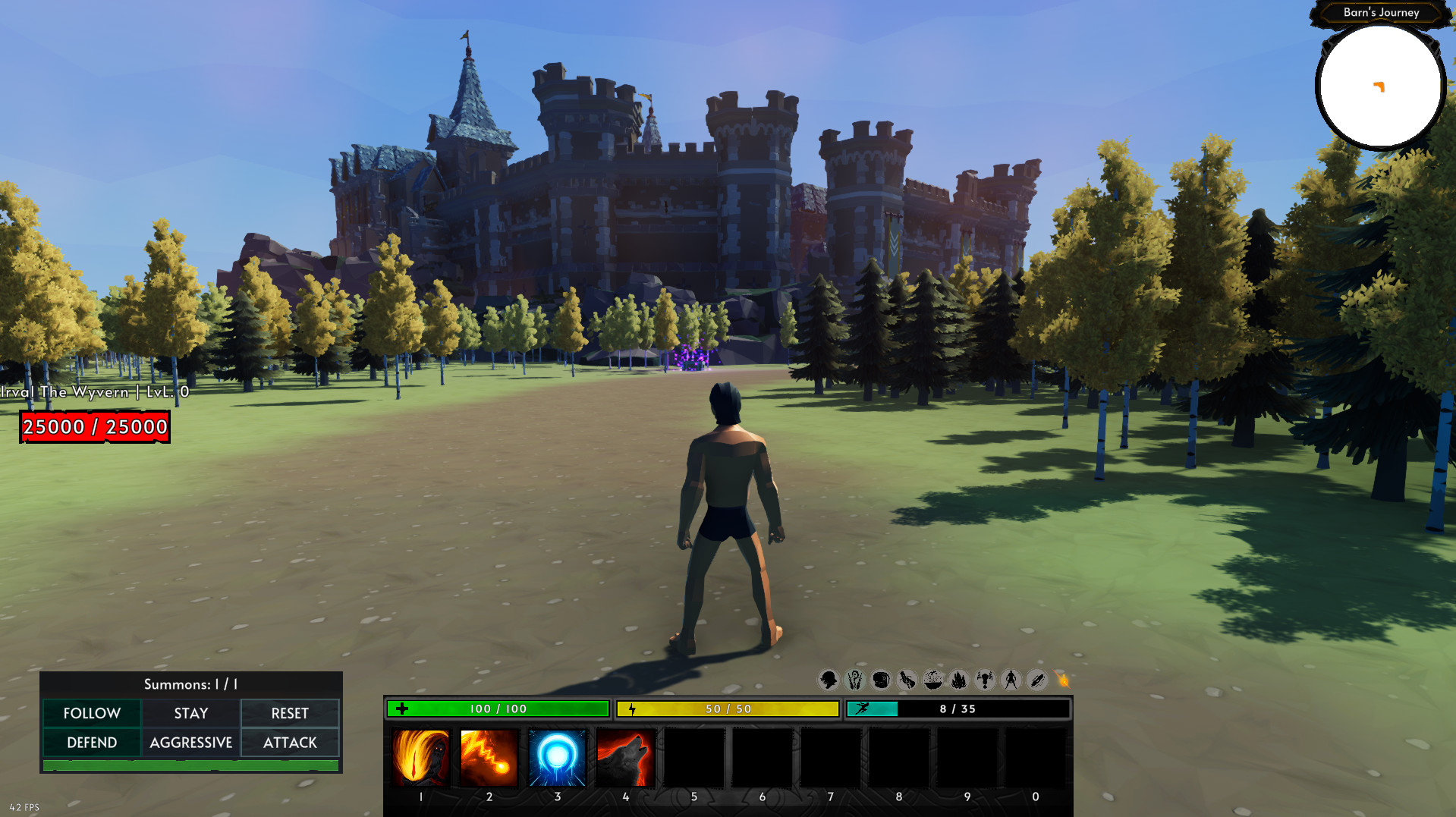This screenshot has height=817, width=1456.
Task: Use the blue frost orb ability
Action: point(558,757)
